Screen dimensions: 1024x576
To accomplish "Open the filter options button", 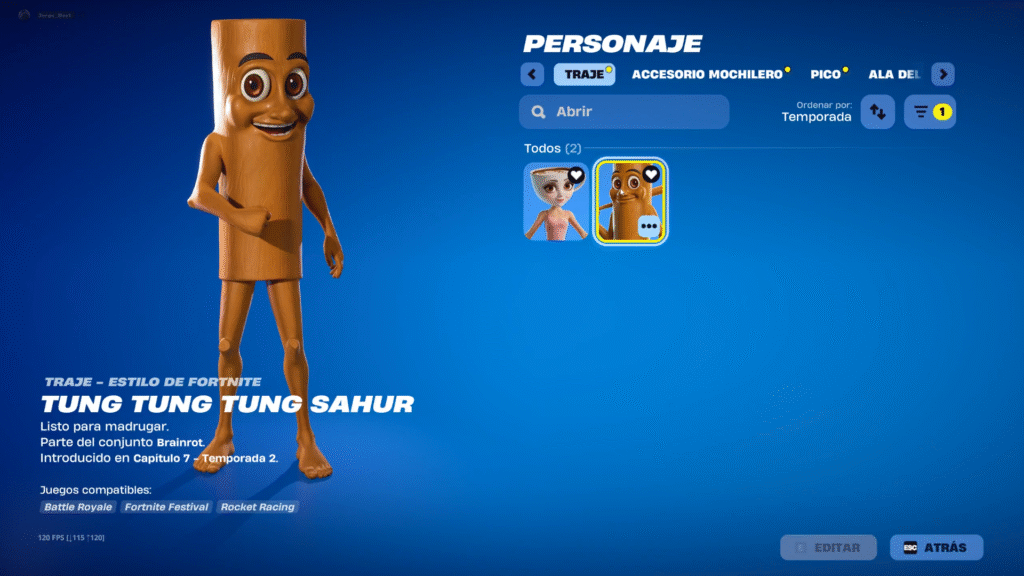I will click(x=929, y=112).
